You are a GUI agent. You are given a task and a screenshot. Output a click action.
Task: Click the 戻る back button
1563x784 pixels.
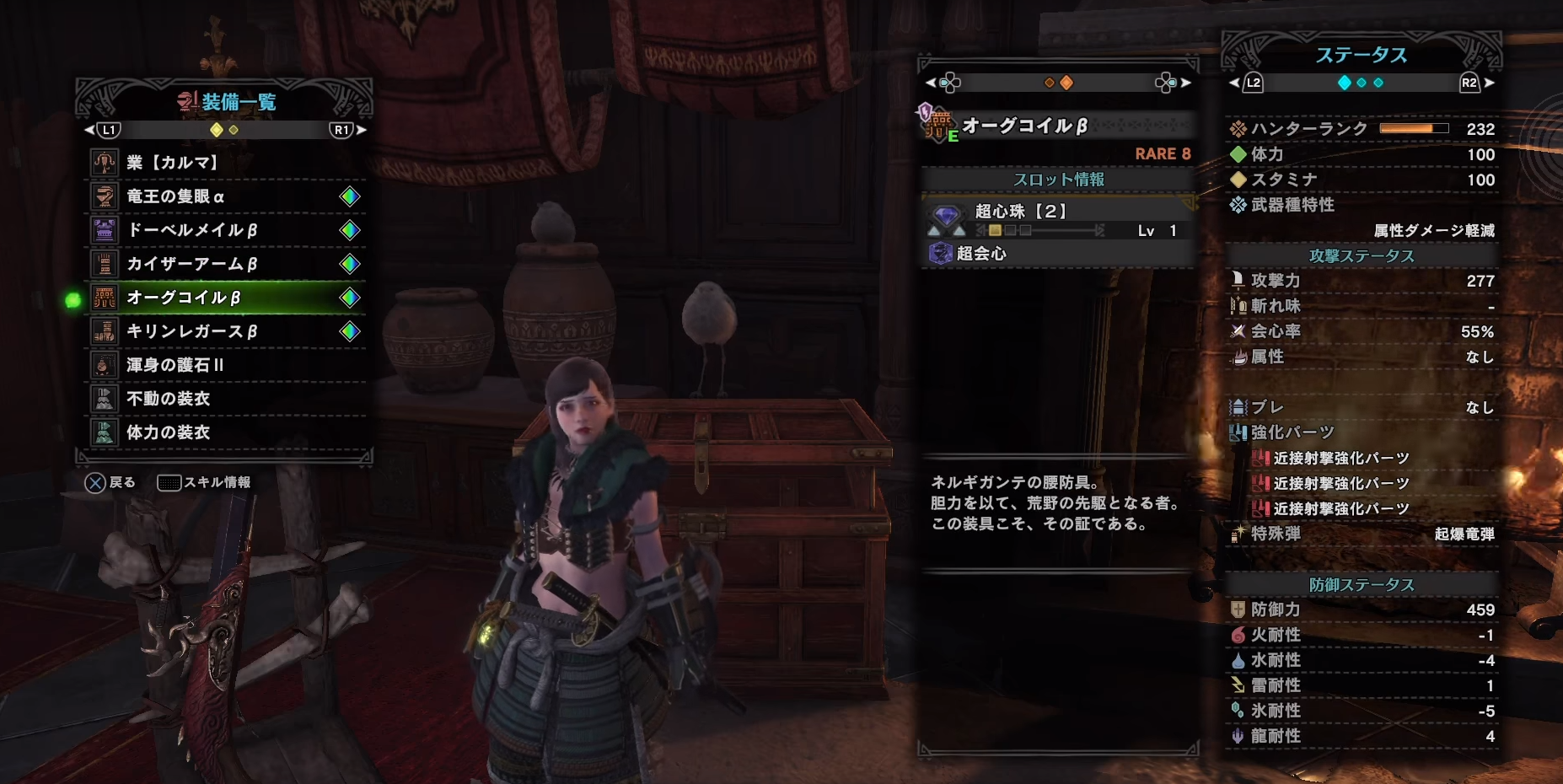(x=110, y=482)
